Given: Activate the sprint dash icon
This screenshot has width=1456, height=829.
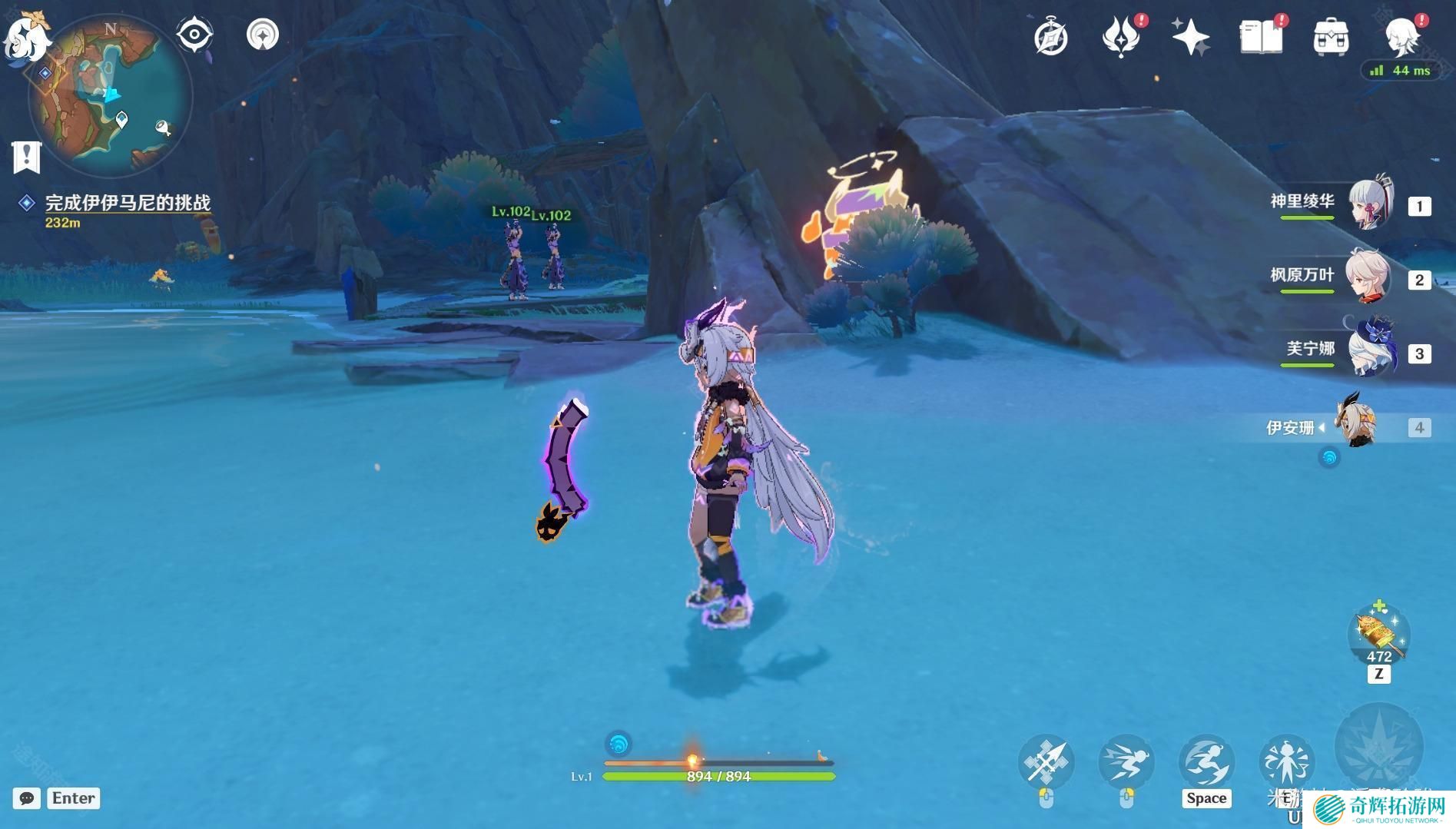Looking at the screenshot, I should tap(1126, 762).
